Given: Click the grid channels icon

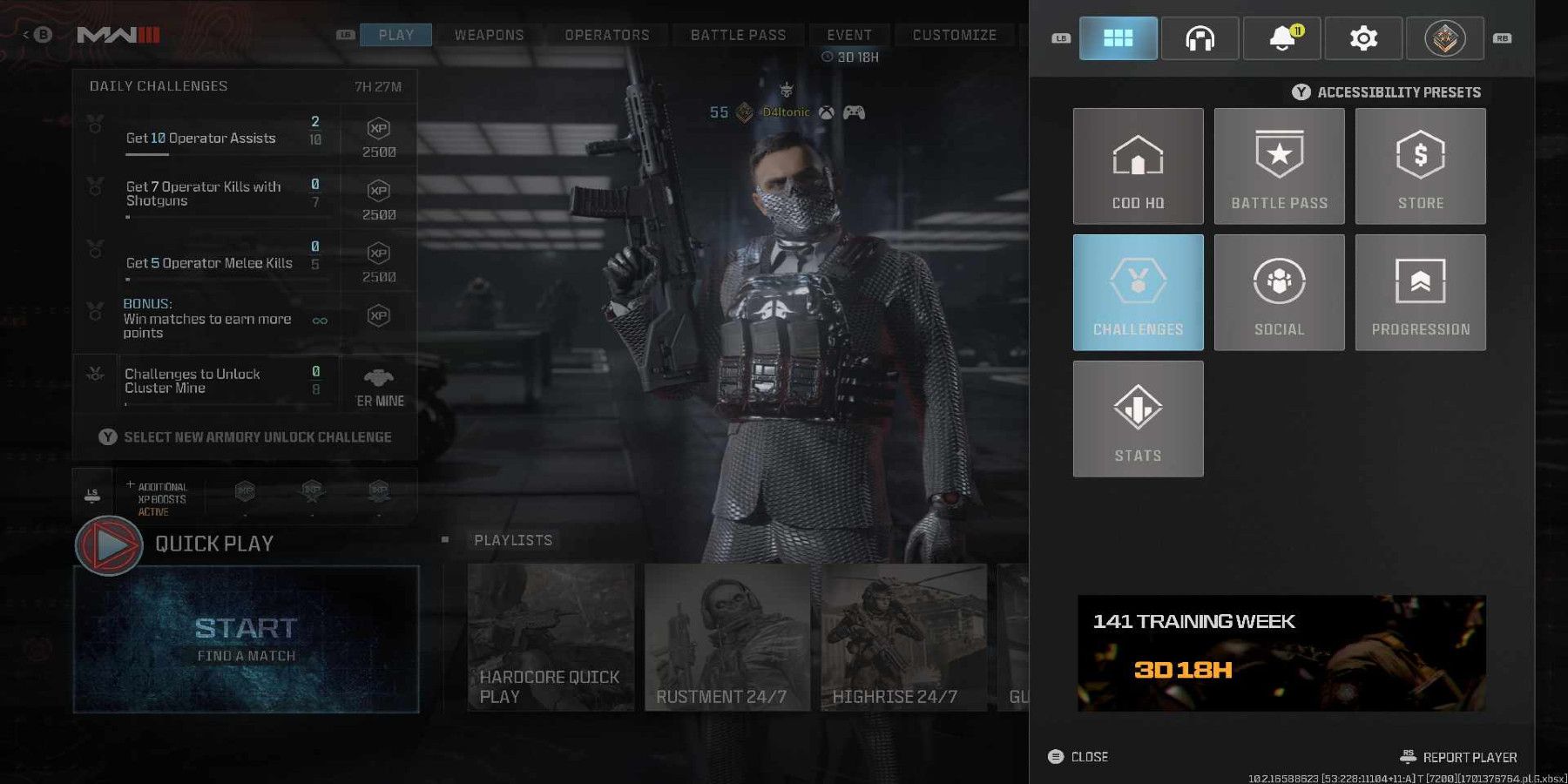Looking at the screenshot, I should [1119, 37].
